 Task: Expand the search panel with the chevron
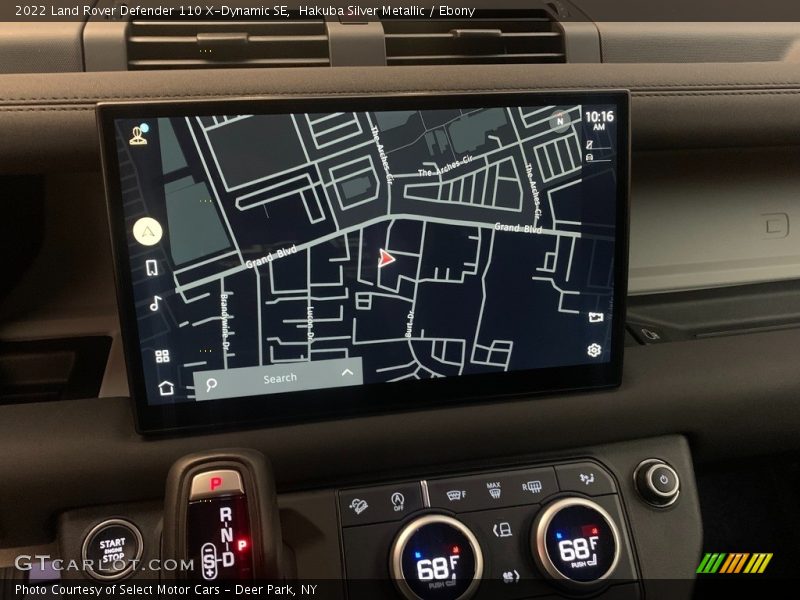[x=347, y=373]
